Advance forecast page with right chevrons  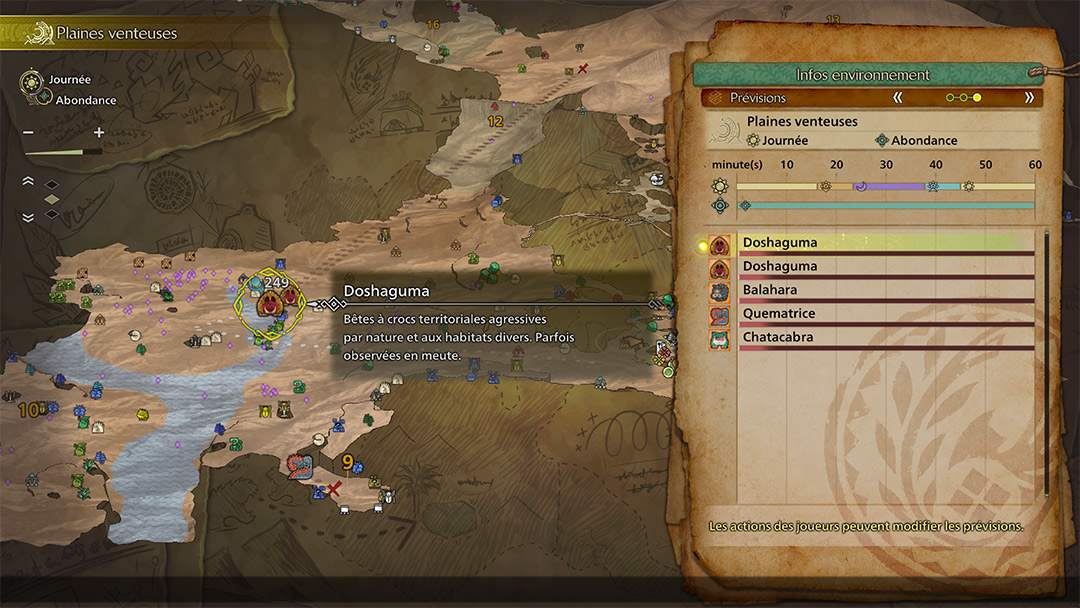click(1029, 98)
